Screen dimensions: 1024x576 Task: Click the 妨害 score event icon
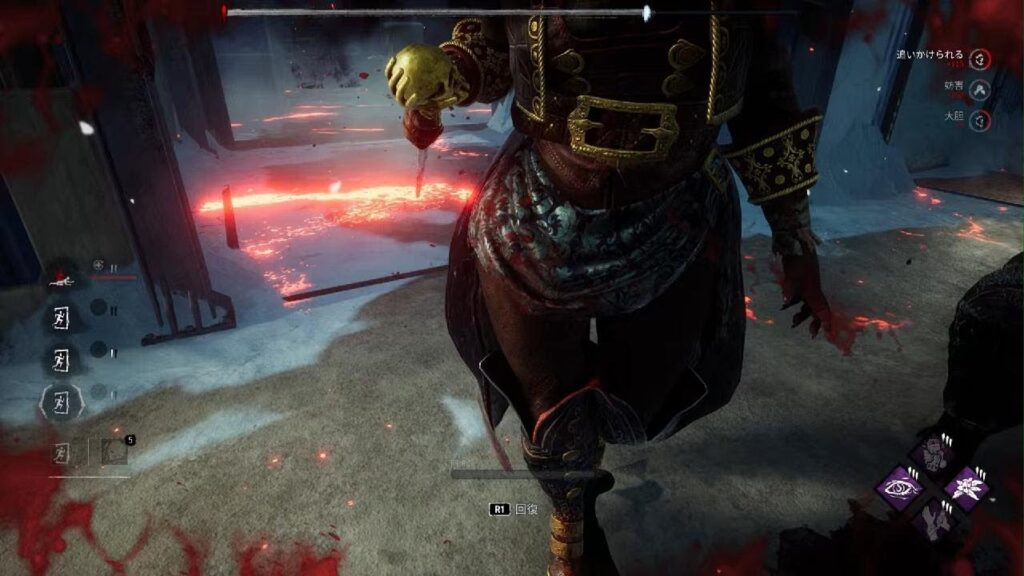(981, 90)
